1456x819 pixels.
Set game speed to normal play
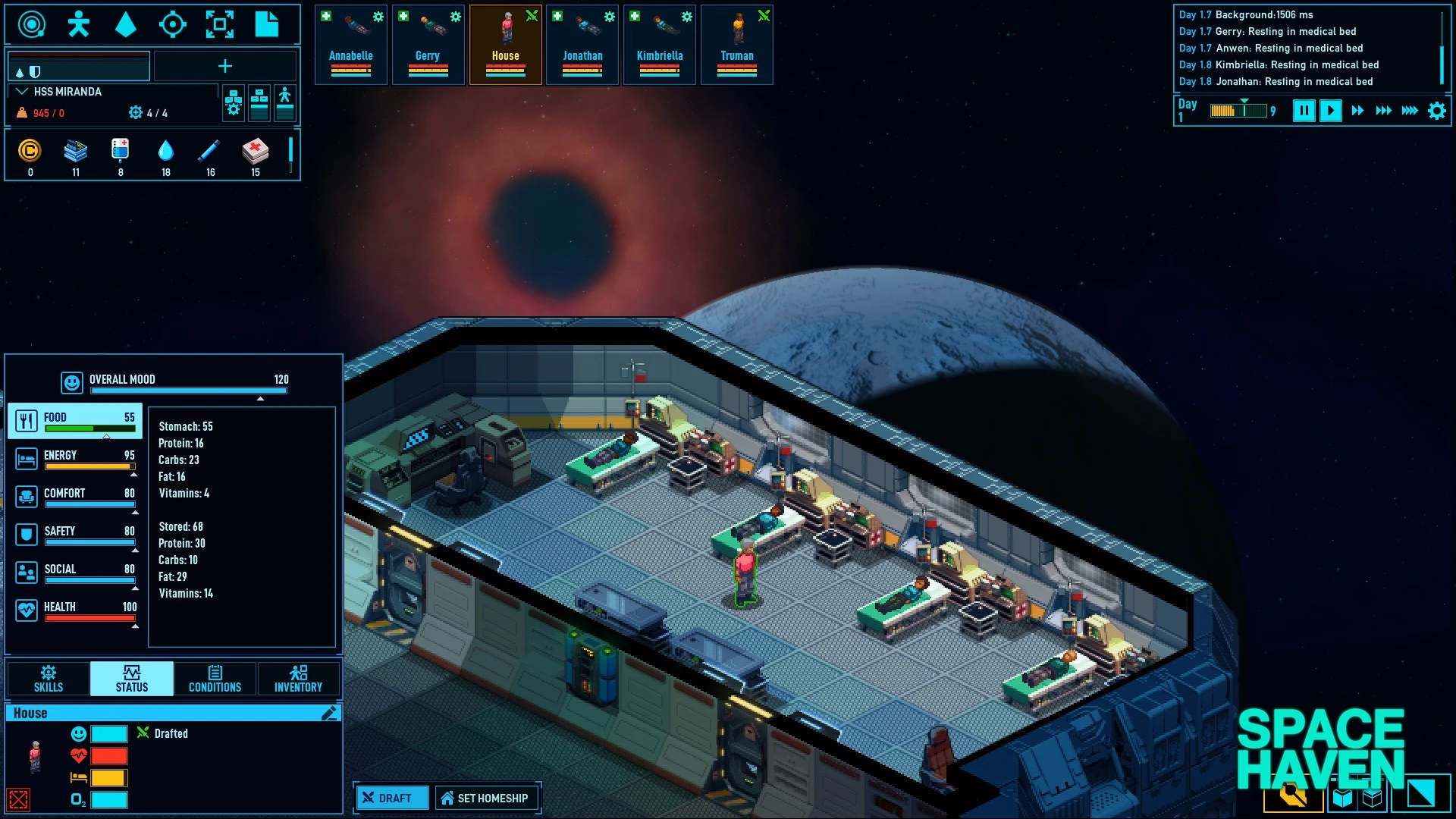pos(1330,111)
